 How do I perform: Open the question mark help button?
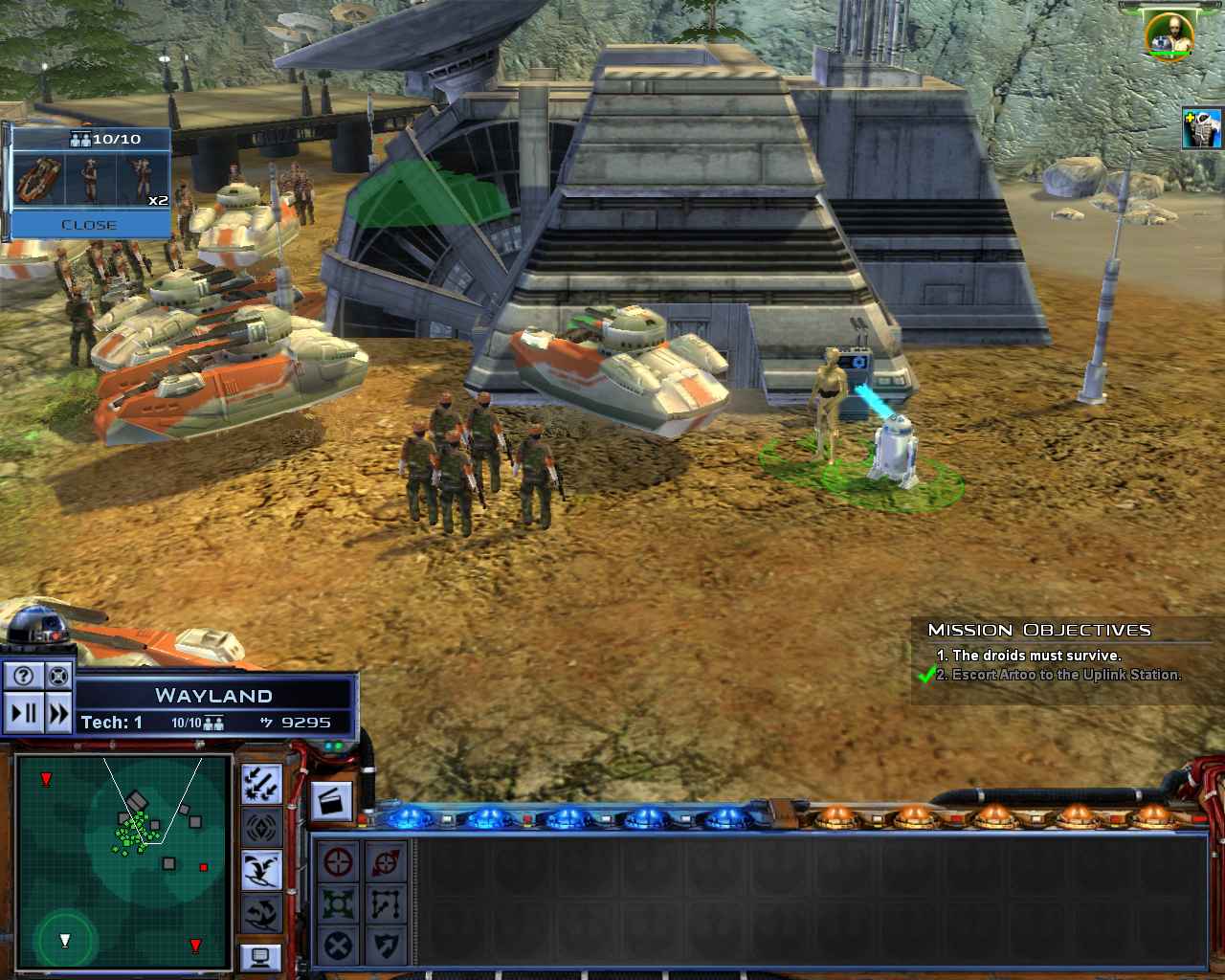24,676
